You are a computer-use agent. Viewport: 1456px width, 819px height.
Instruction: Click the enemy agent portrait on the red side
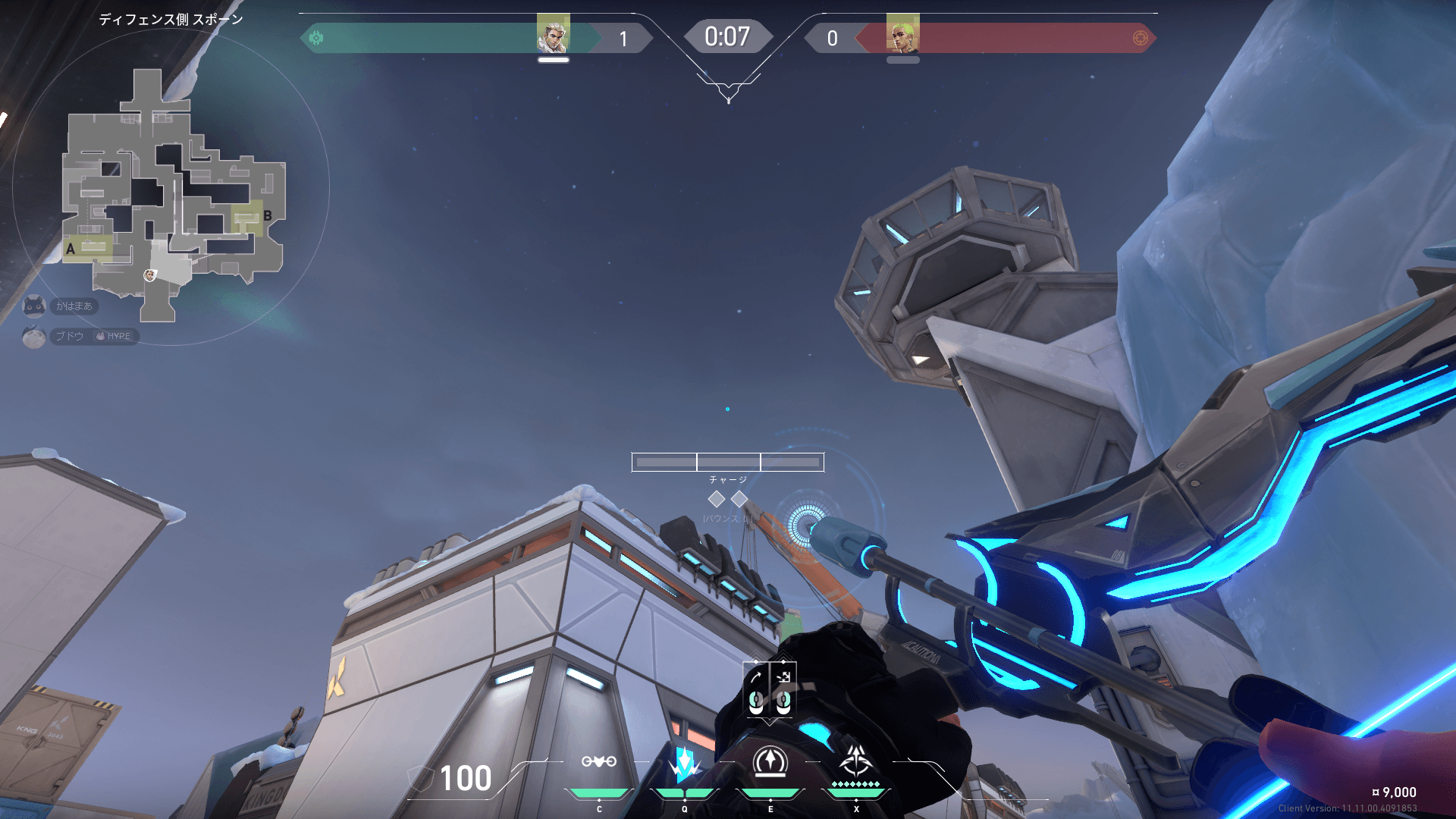point(902,33)
